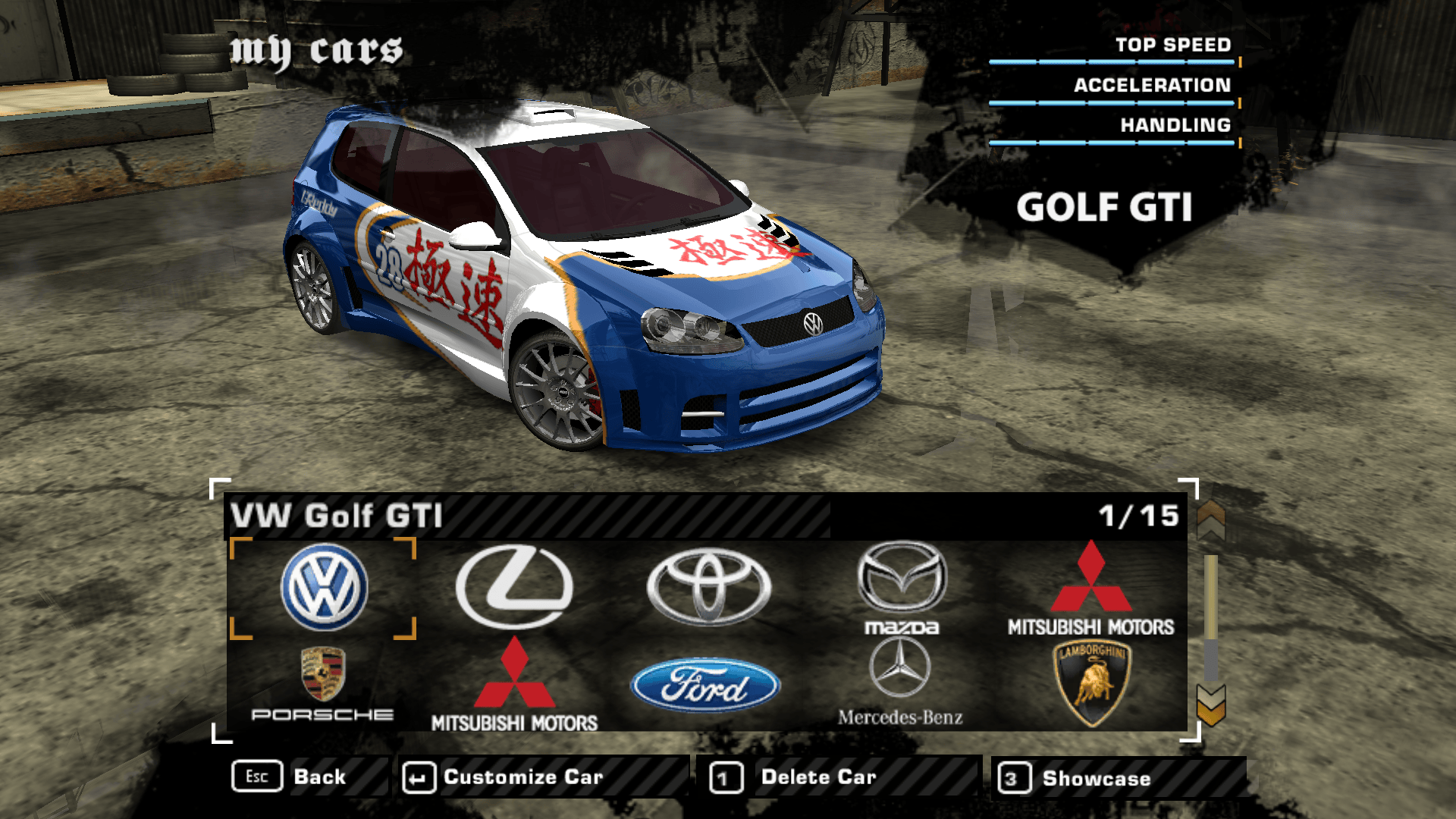Select the Mazda car tile

[902, 588]
